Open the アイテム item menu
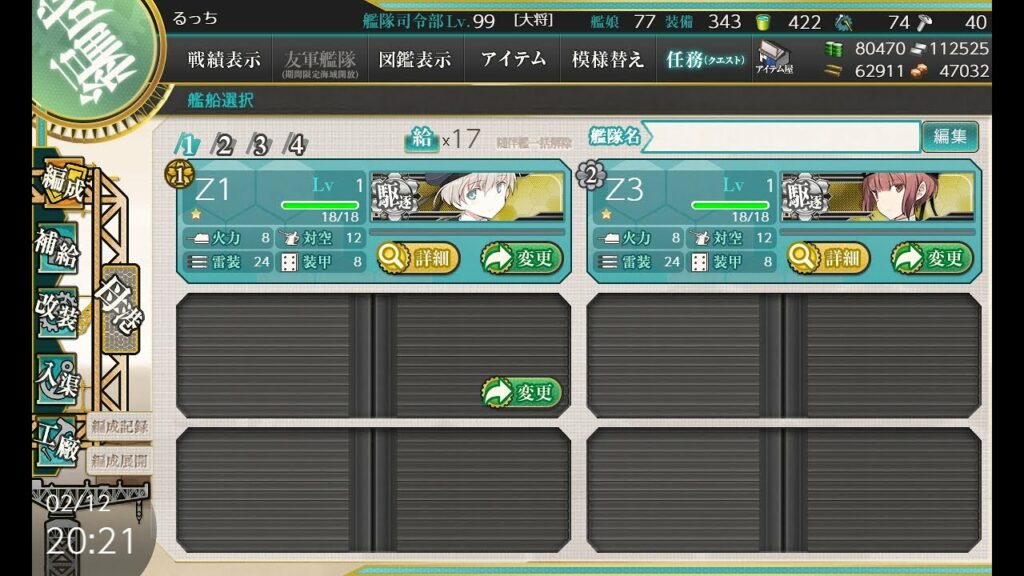Screen dimensions: 1024x576 513,59
